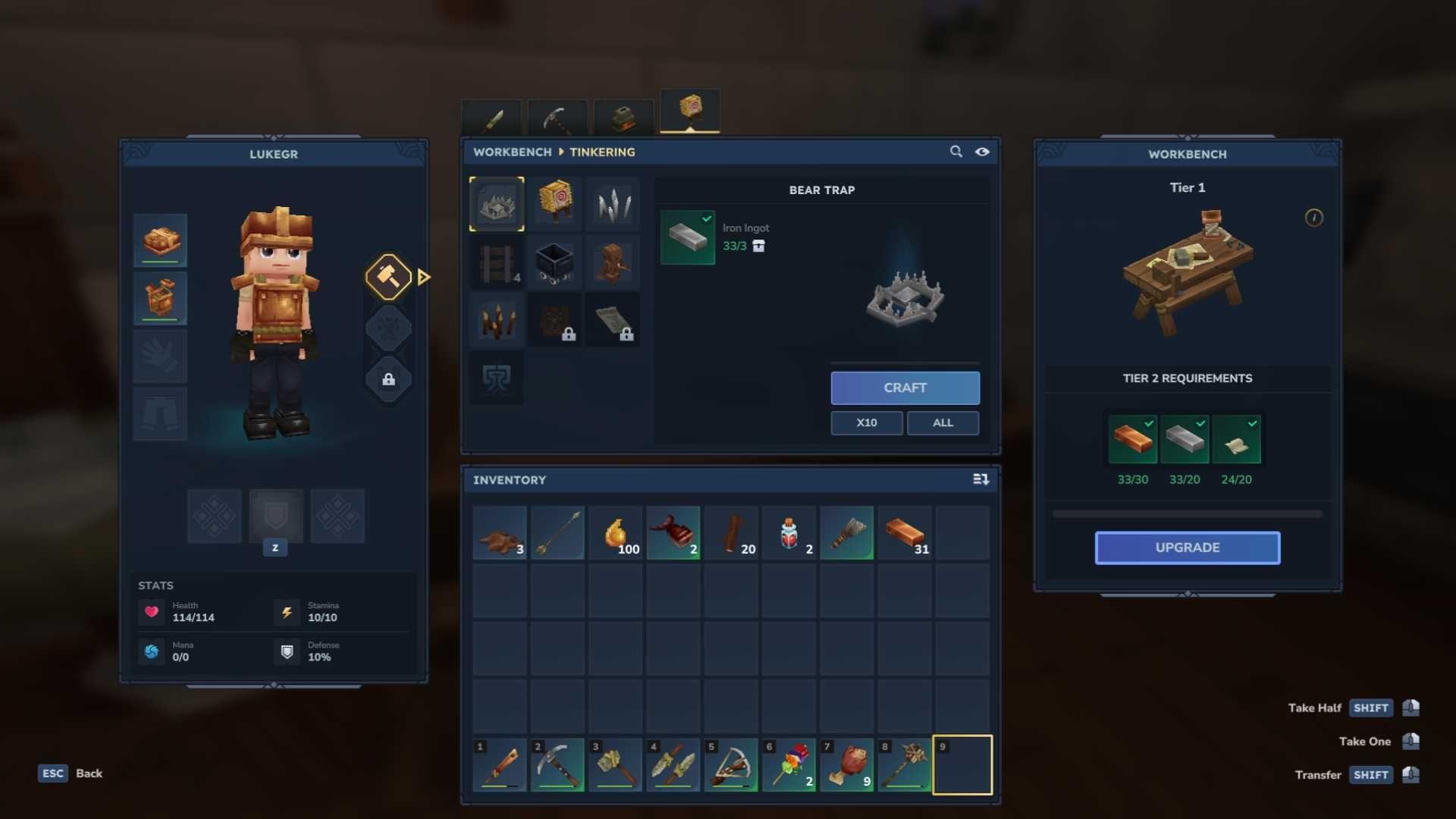
Task: Select the Mine Cart recipe
Action: tap(556, 262)
